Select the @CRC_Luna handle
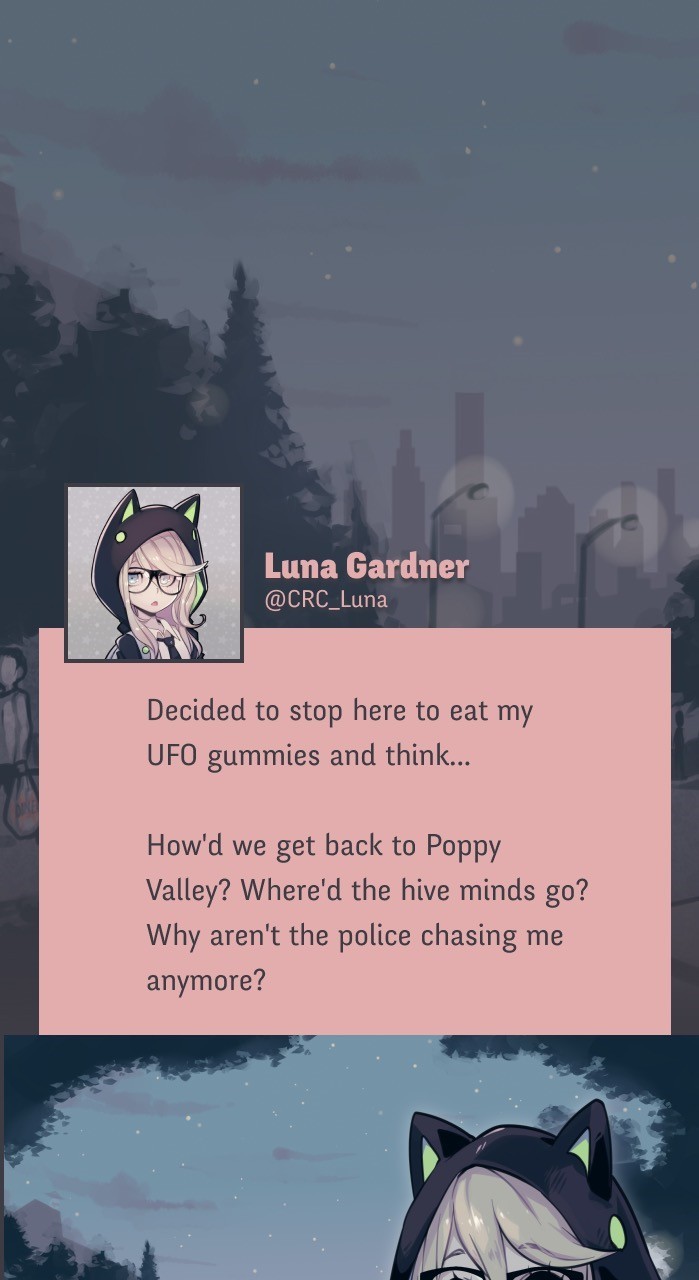The width and height of the screenshot is (699, 1280). pyautogui.click(x=325, y=600)
